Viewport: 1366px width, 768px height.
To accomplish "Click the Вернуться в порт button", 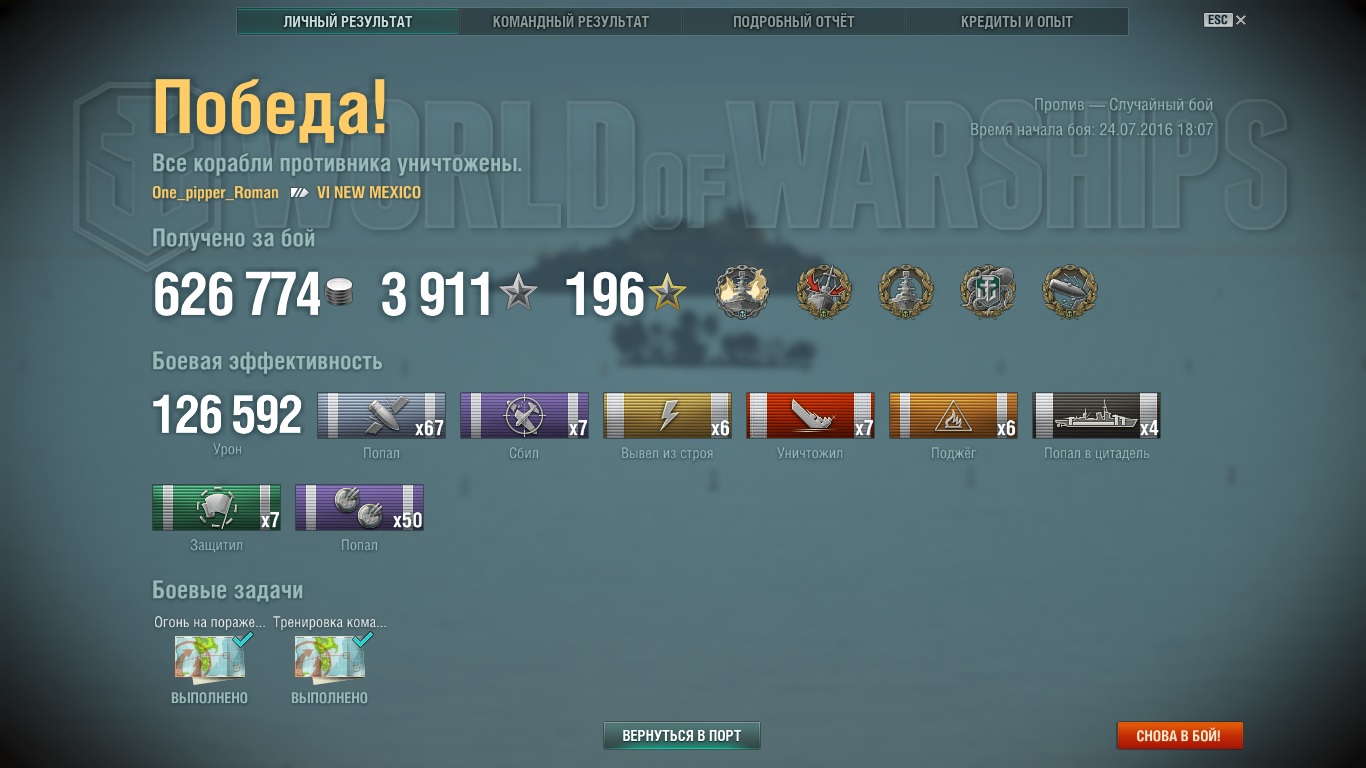I will pos(681,736).
